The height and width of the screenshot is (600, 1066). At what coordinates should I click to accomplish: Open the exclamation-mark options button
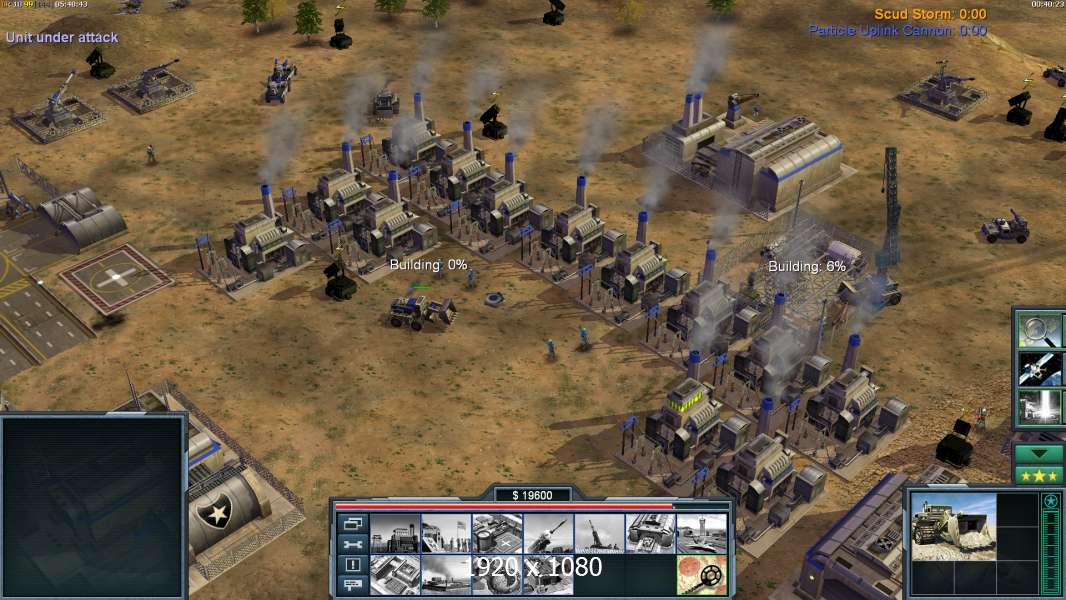(353, 565)
